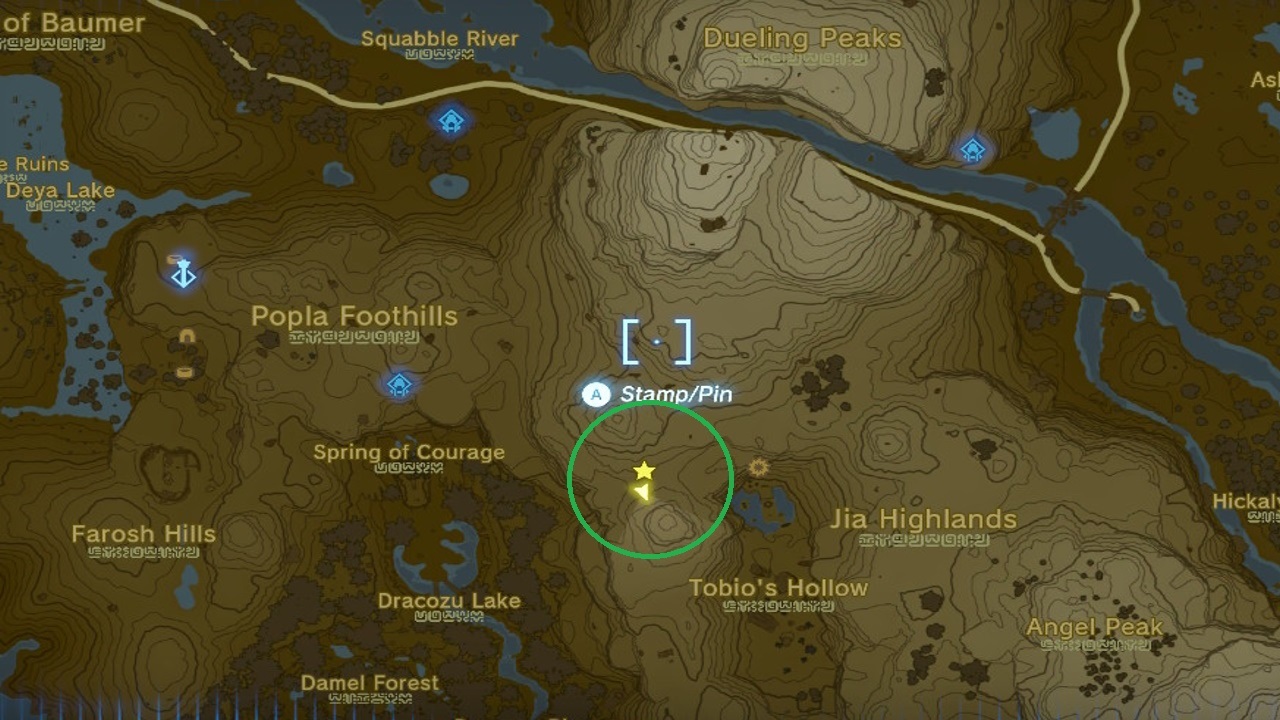Click the lower chest icon in Popla Foothills
The width and height of the screenshot is (1280, 720).
(185, 370)
